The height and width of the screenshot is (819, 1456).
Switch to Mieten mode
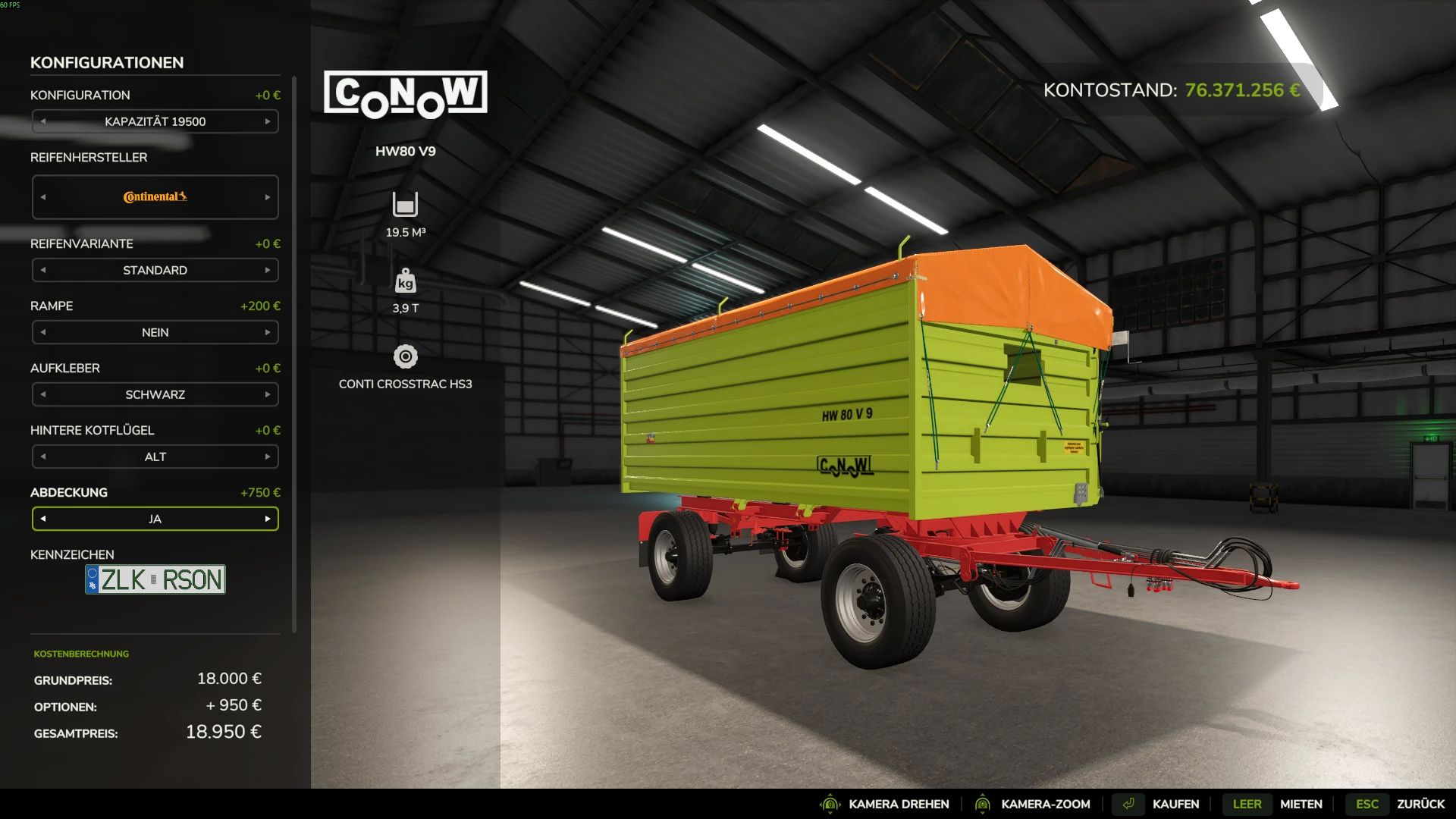coord(1302,804)
